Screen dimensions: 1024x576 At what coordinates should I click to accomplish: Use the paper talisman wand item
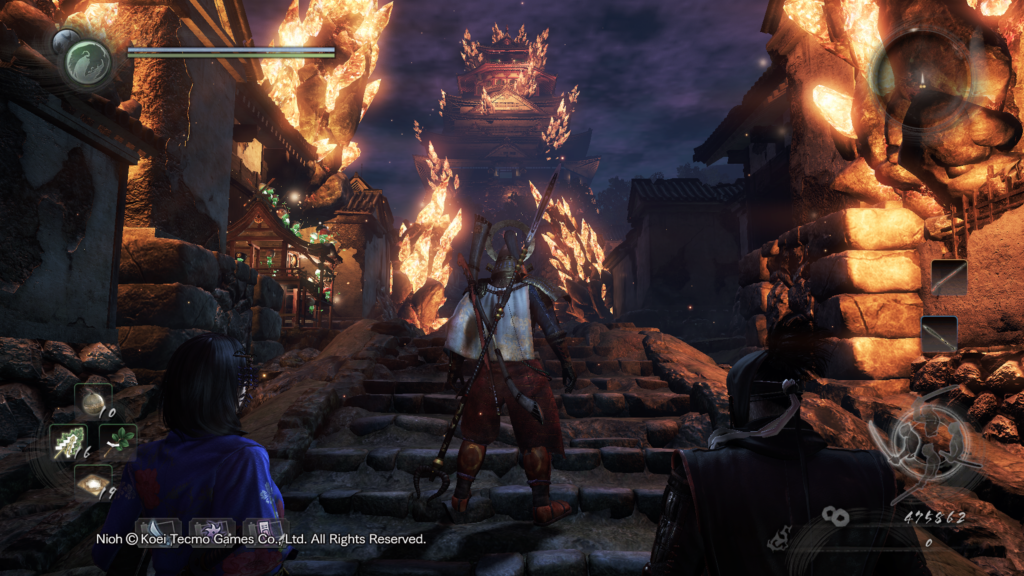pyautogui.click(x=71, y=440)
